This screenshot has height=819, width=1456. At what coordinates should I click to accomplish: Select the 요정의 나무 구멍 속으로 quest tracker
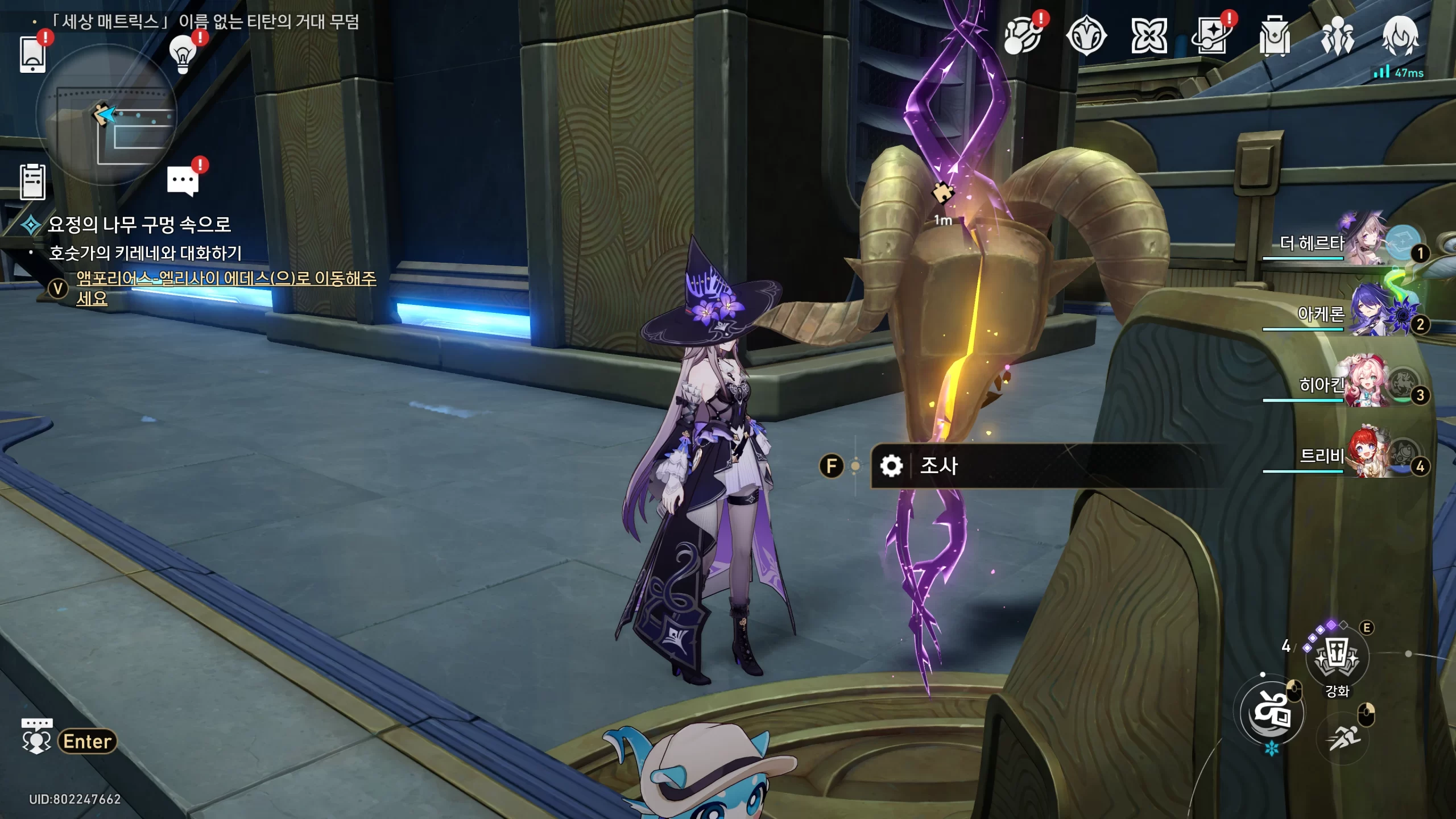[x=139, y=225]
